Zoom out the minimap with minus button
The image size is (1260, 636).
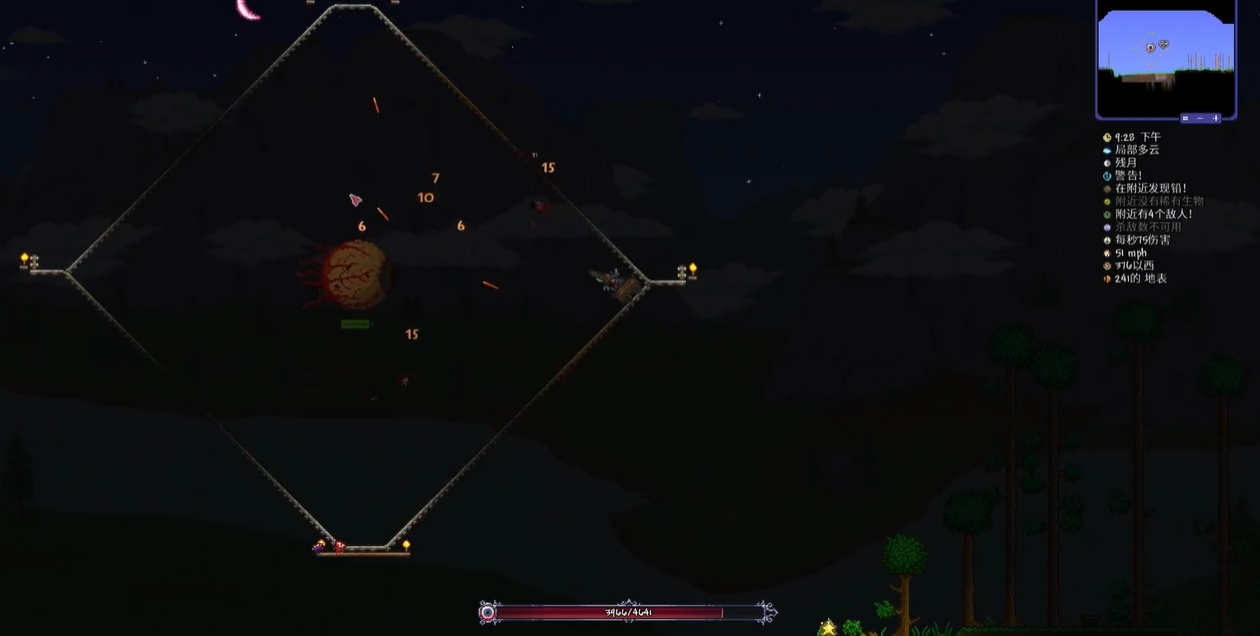coord(1200,118)
